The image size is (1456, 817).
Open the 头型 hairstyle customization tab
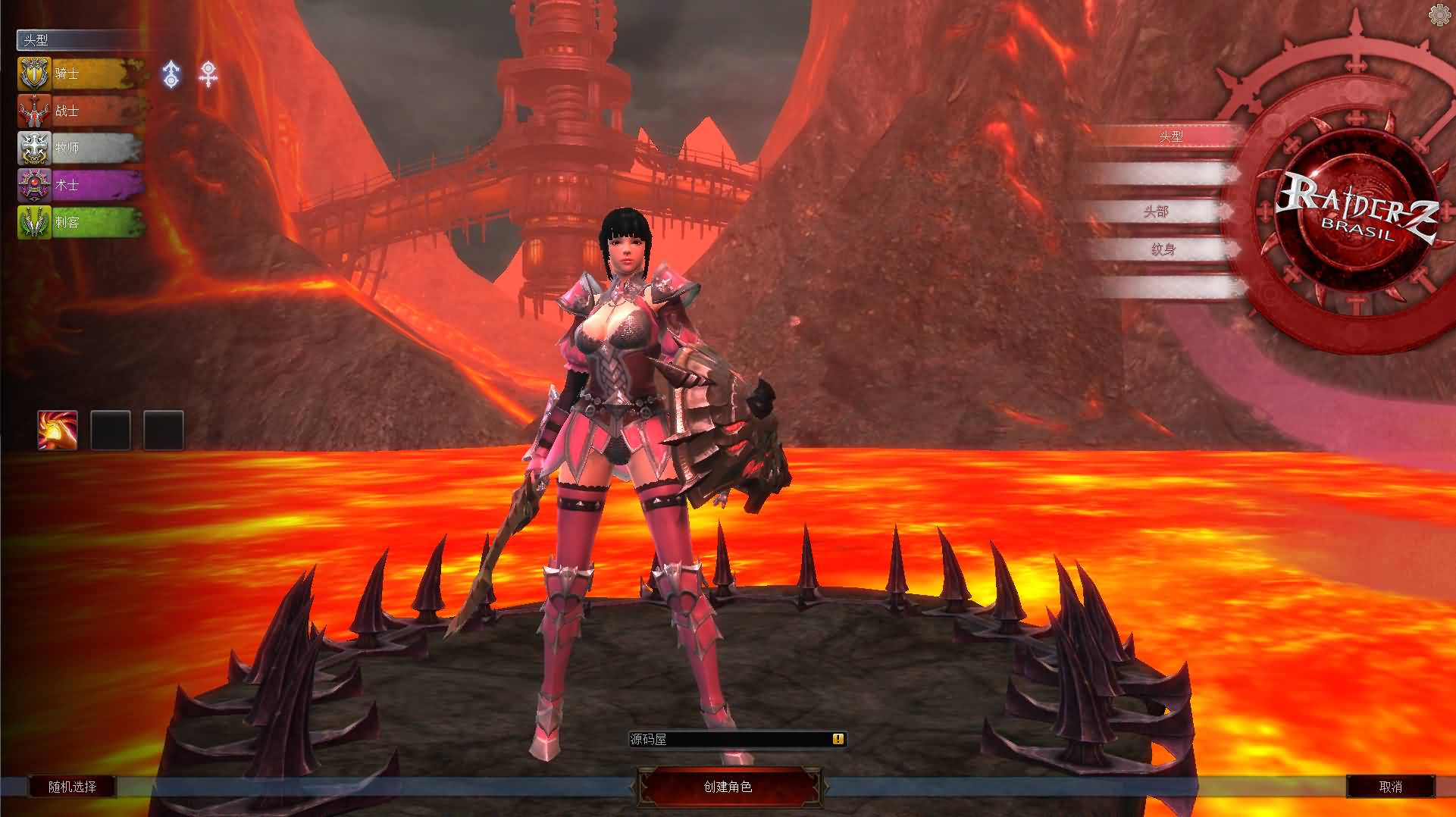click(x=1169, y=137)
